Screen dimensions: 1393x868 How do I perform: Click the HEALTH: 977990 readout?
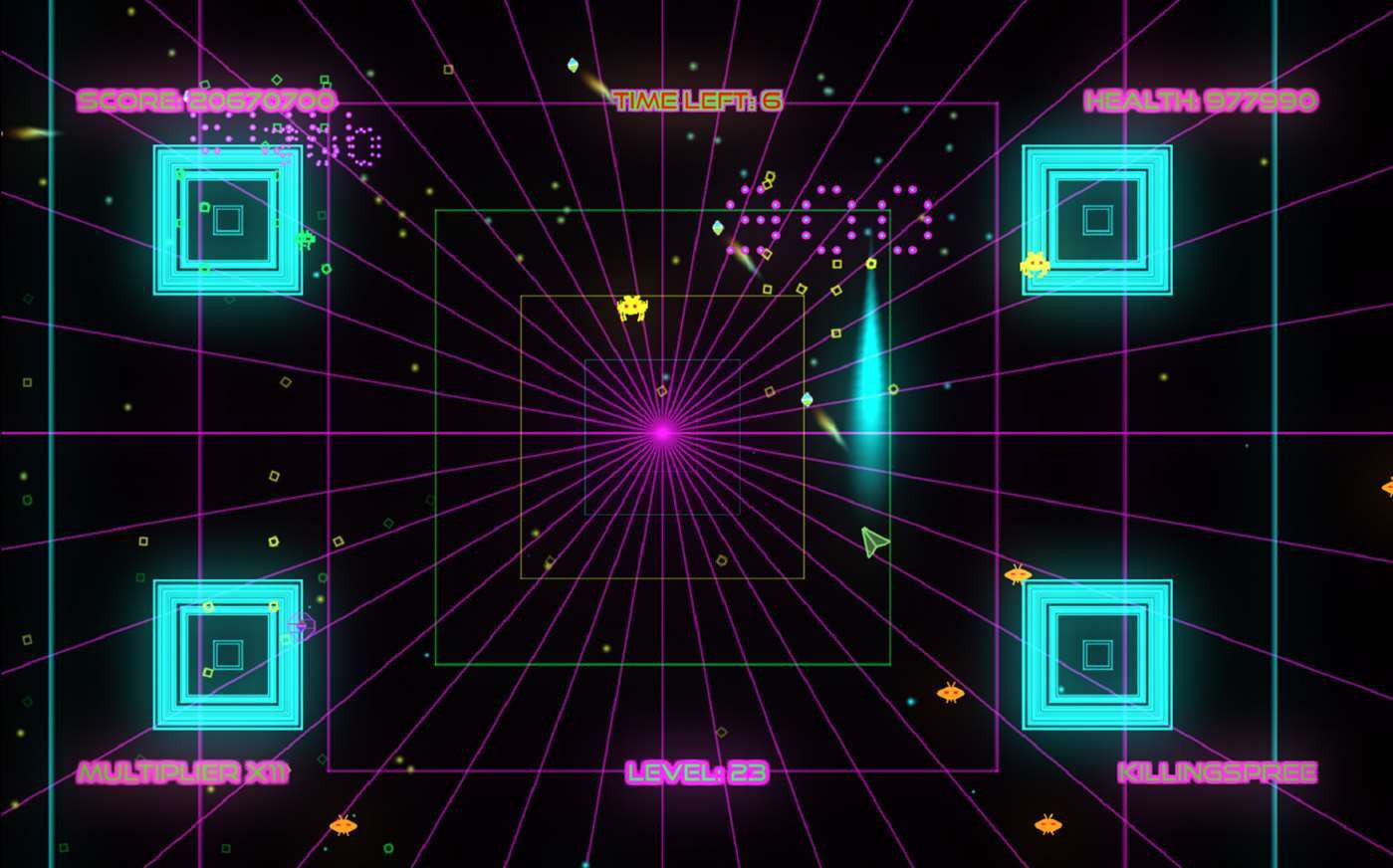click(x=1201, y=100)
